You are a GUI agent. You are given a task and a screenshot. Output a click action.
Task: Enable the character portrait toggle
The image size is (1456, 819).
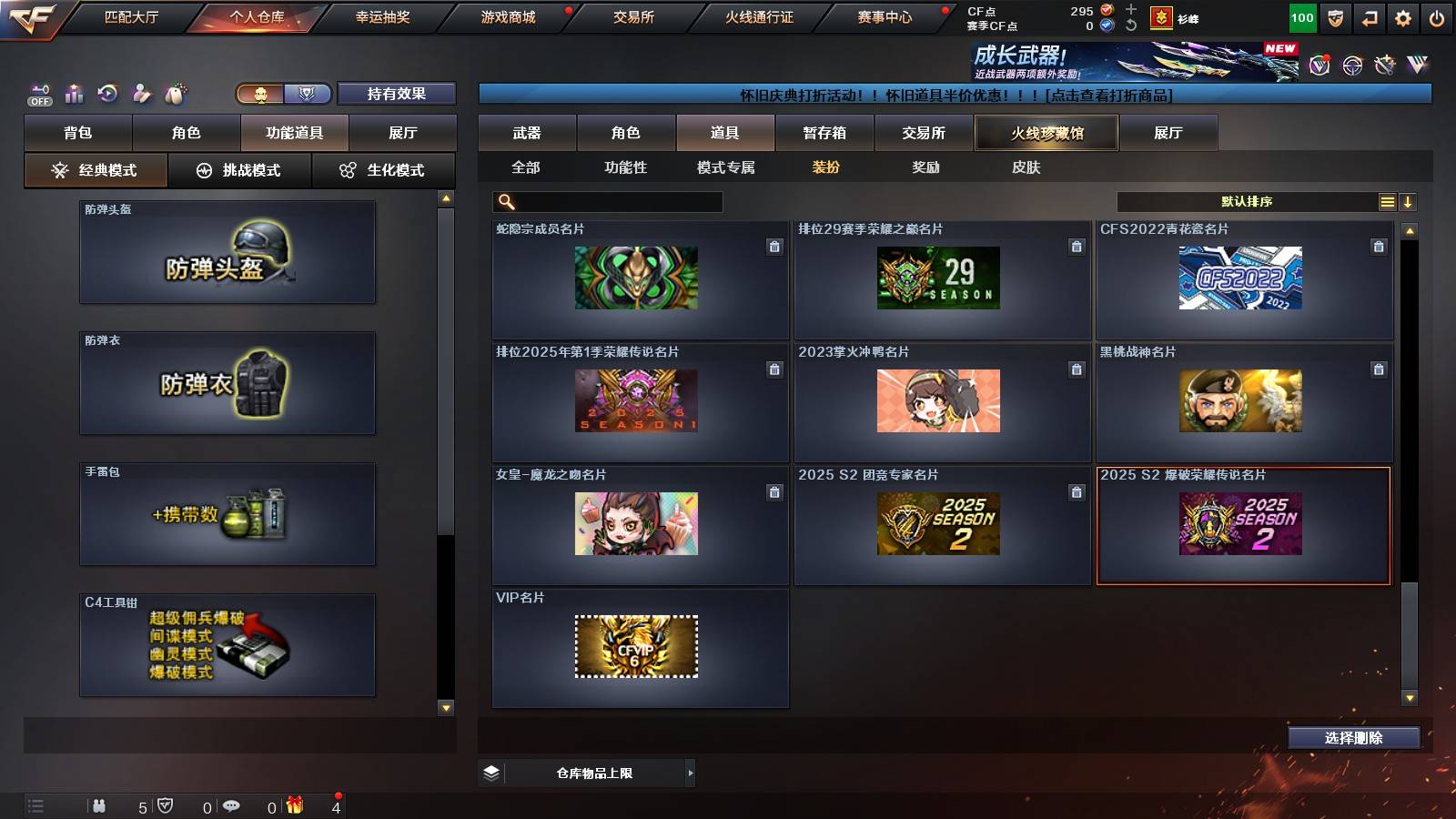coord(261,94)
